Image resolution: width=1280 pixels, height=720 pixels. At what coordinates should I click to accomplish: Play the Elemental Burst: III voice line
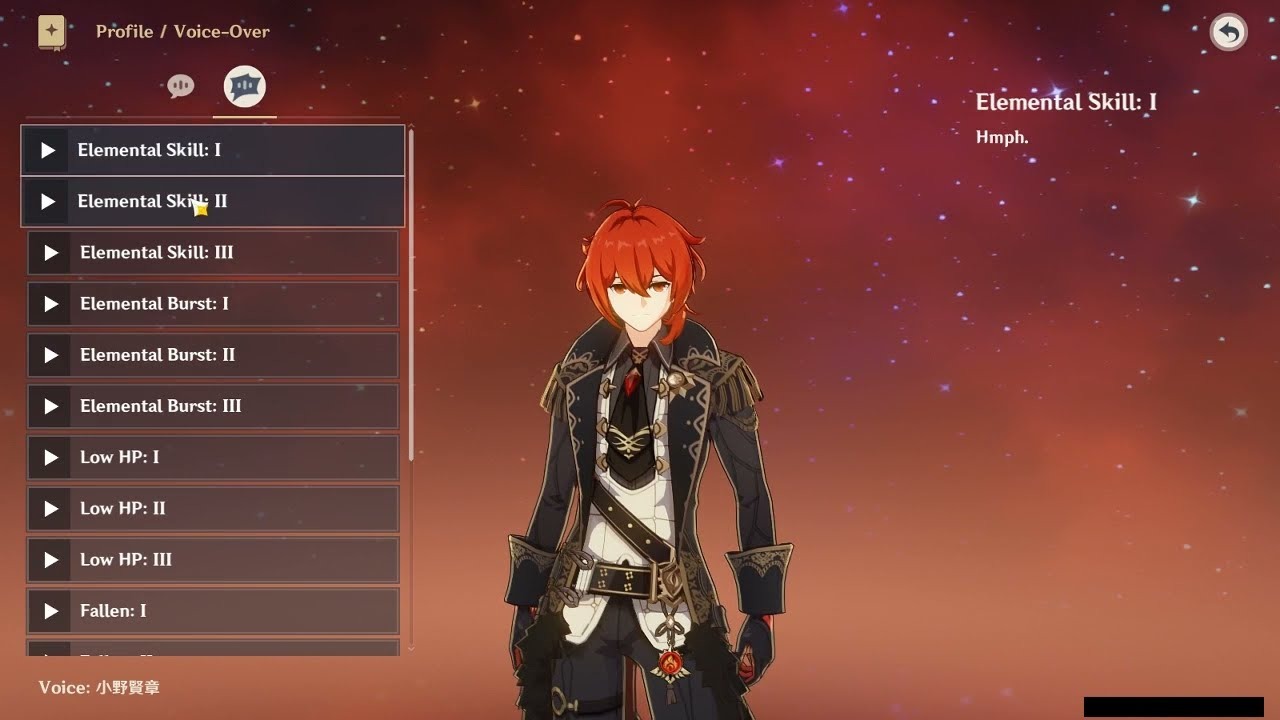(x=50, y=406)
